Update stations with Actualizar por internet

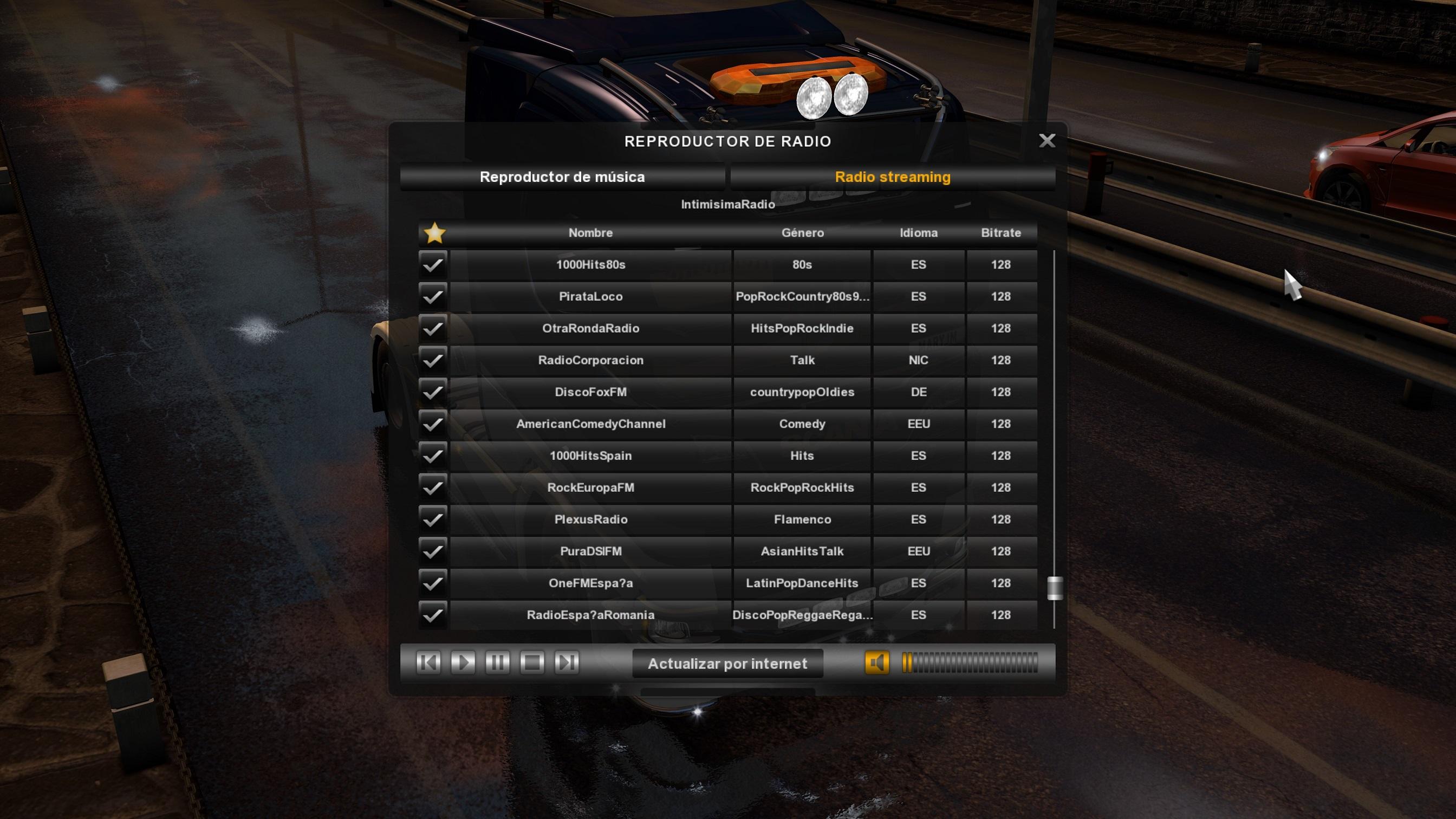[x=727, y=664]
